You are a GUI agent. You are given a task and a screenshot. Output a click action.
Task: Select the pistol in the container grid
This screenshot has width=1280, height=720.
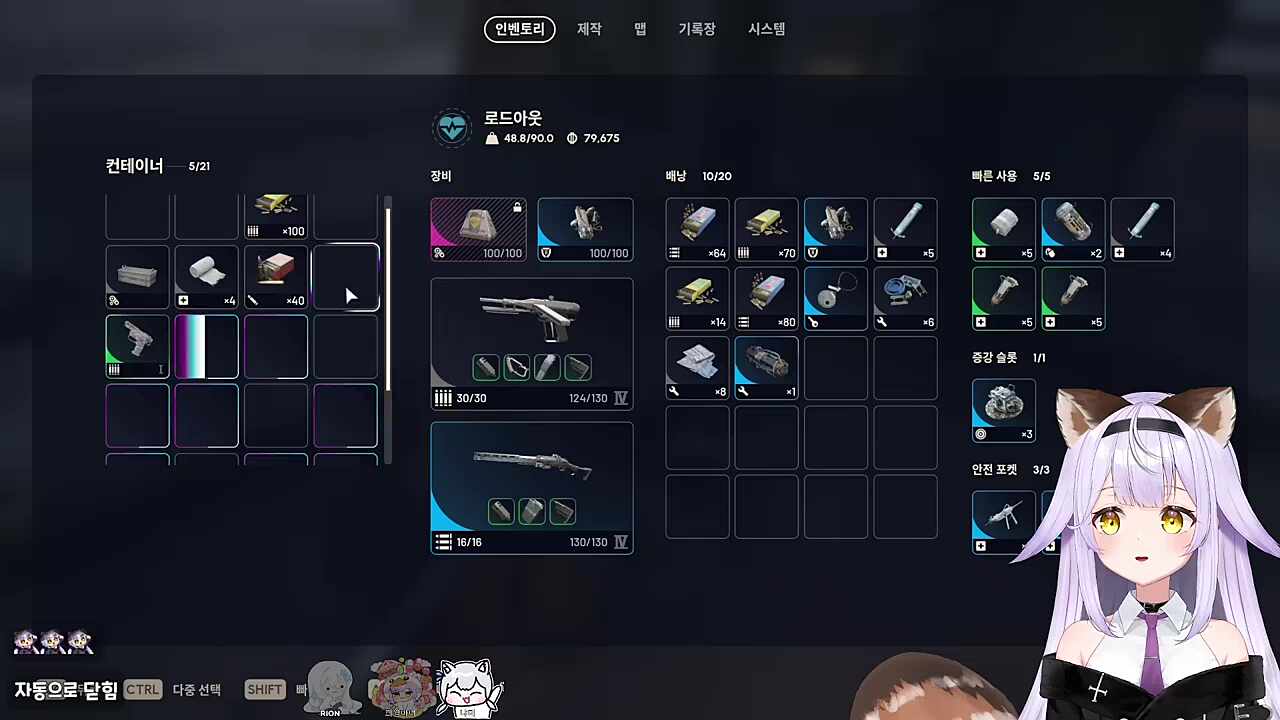[137, 345]
